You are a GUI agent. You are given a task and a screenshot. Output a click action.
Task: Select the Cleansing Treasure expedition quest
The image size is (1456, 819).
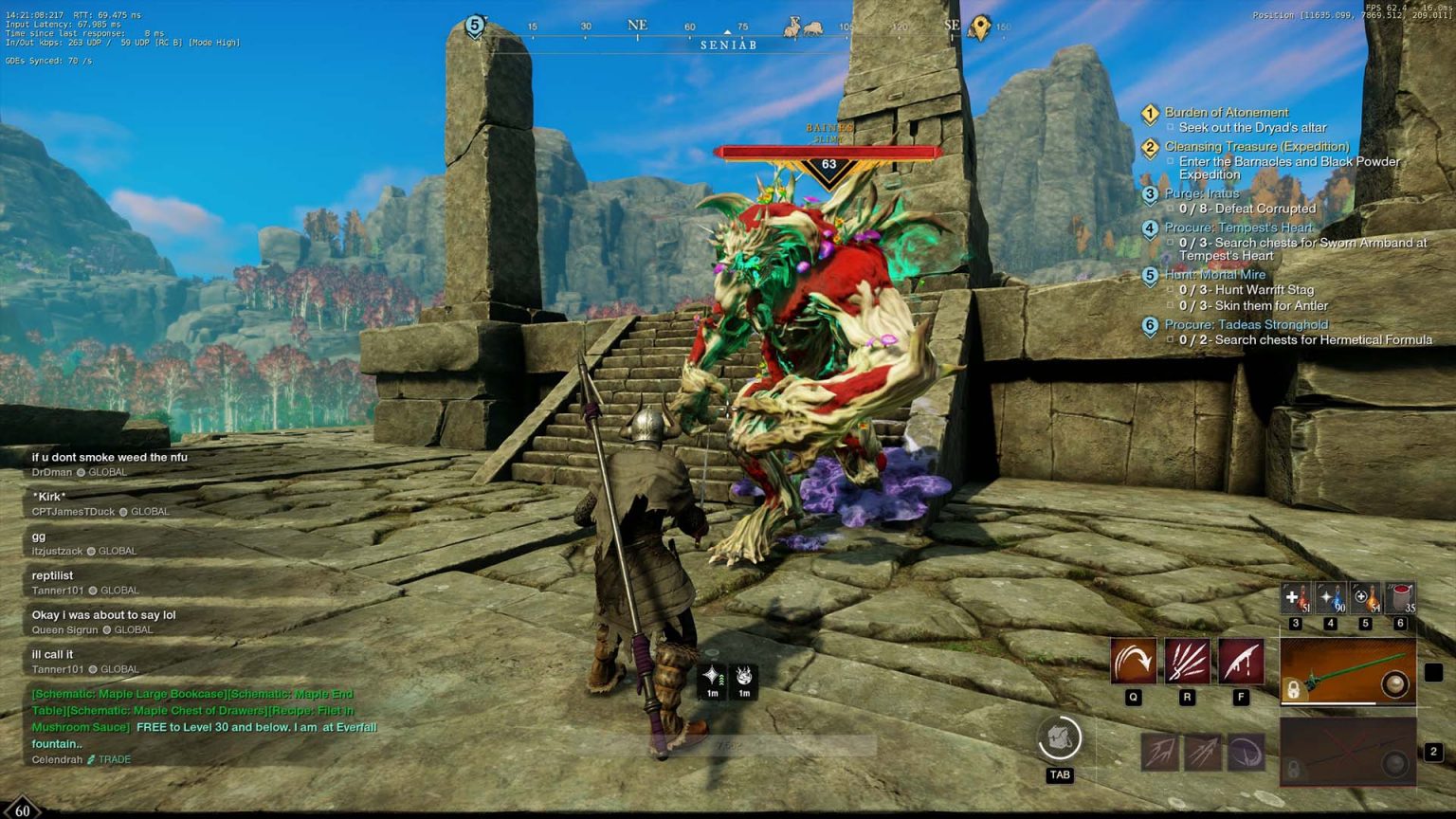tap(1256, 146)
